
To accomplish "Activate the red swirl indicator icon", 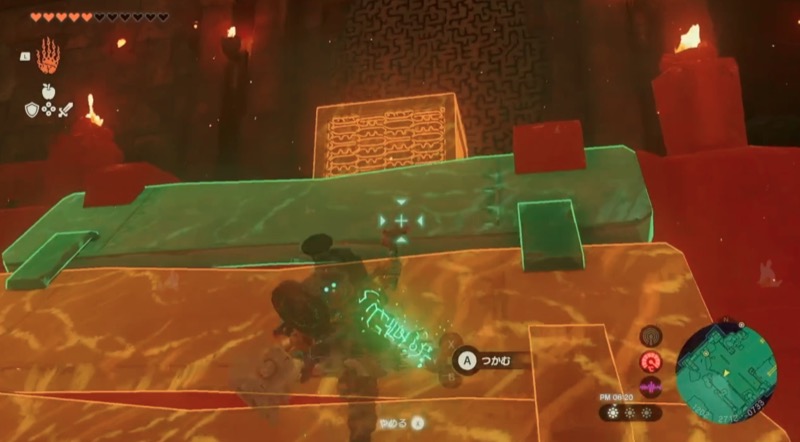I will point(650,361).
